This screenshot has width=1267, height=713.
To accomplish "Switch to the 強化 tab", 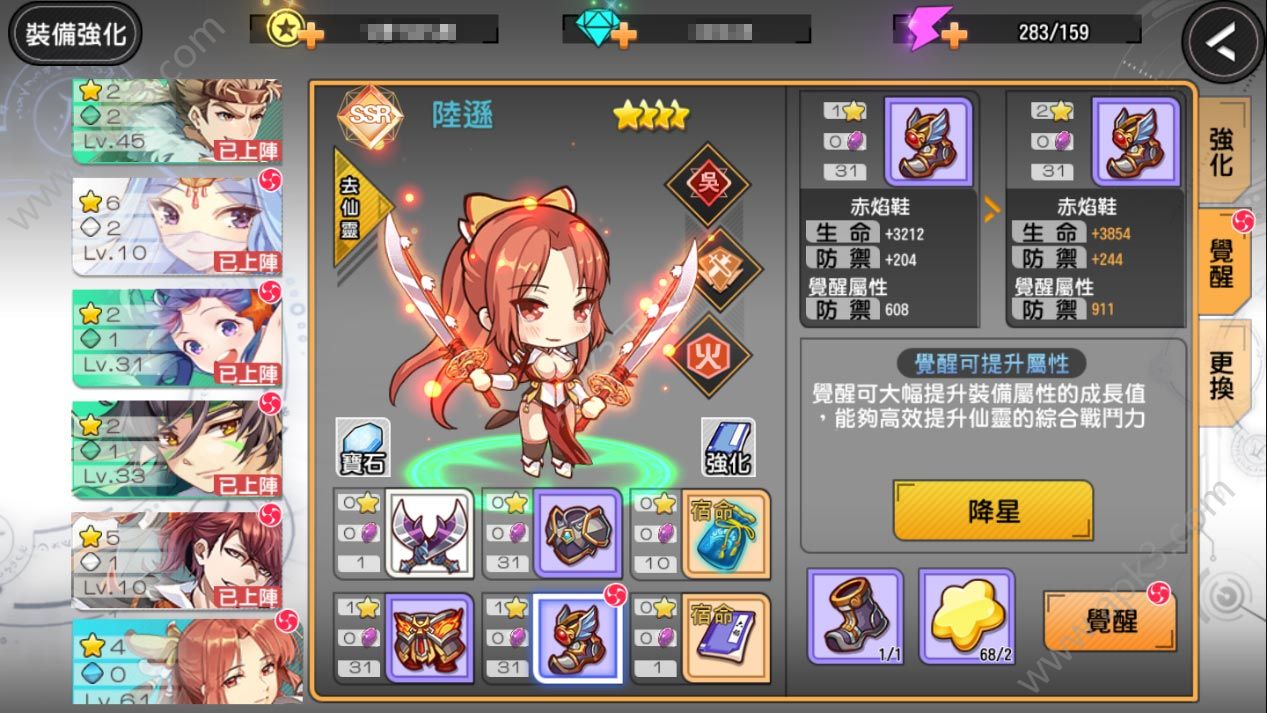I will click(1221, 152).
